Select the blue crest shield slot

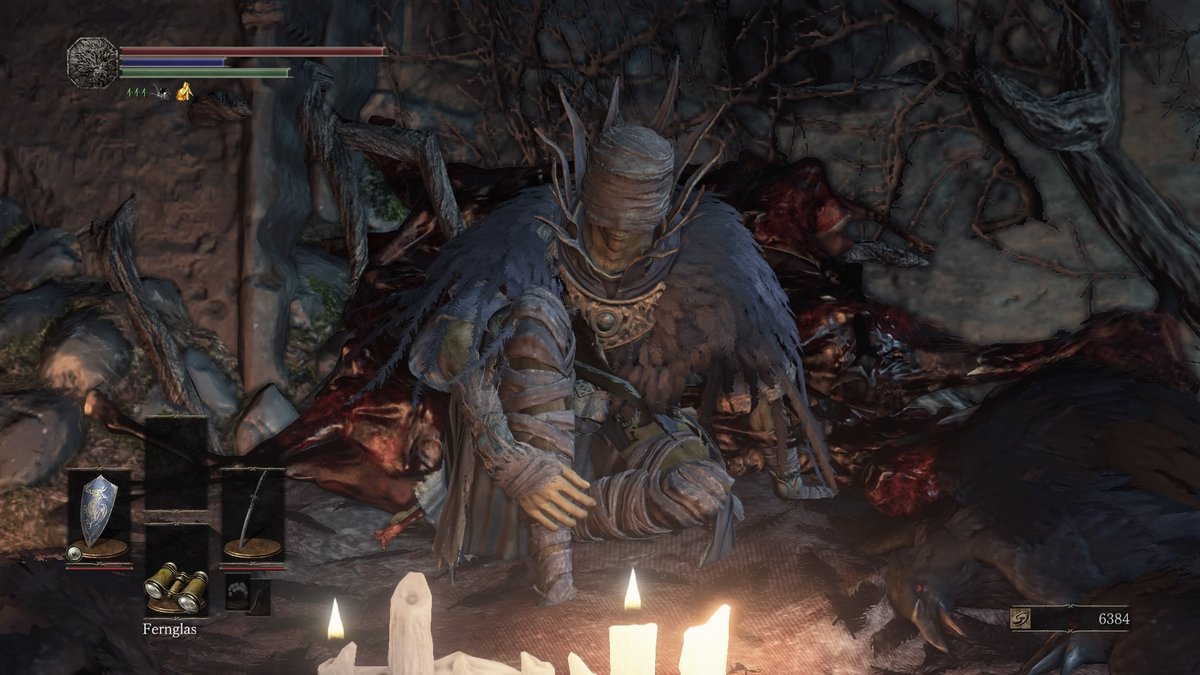pos(98,512)
